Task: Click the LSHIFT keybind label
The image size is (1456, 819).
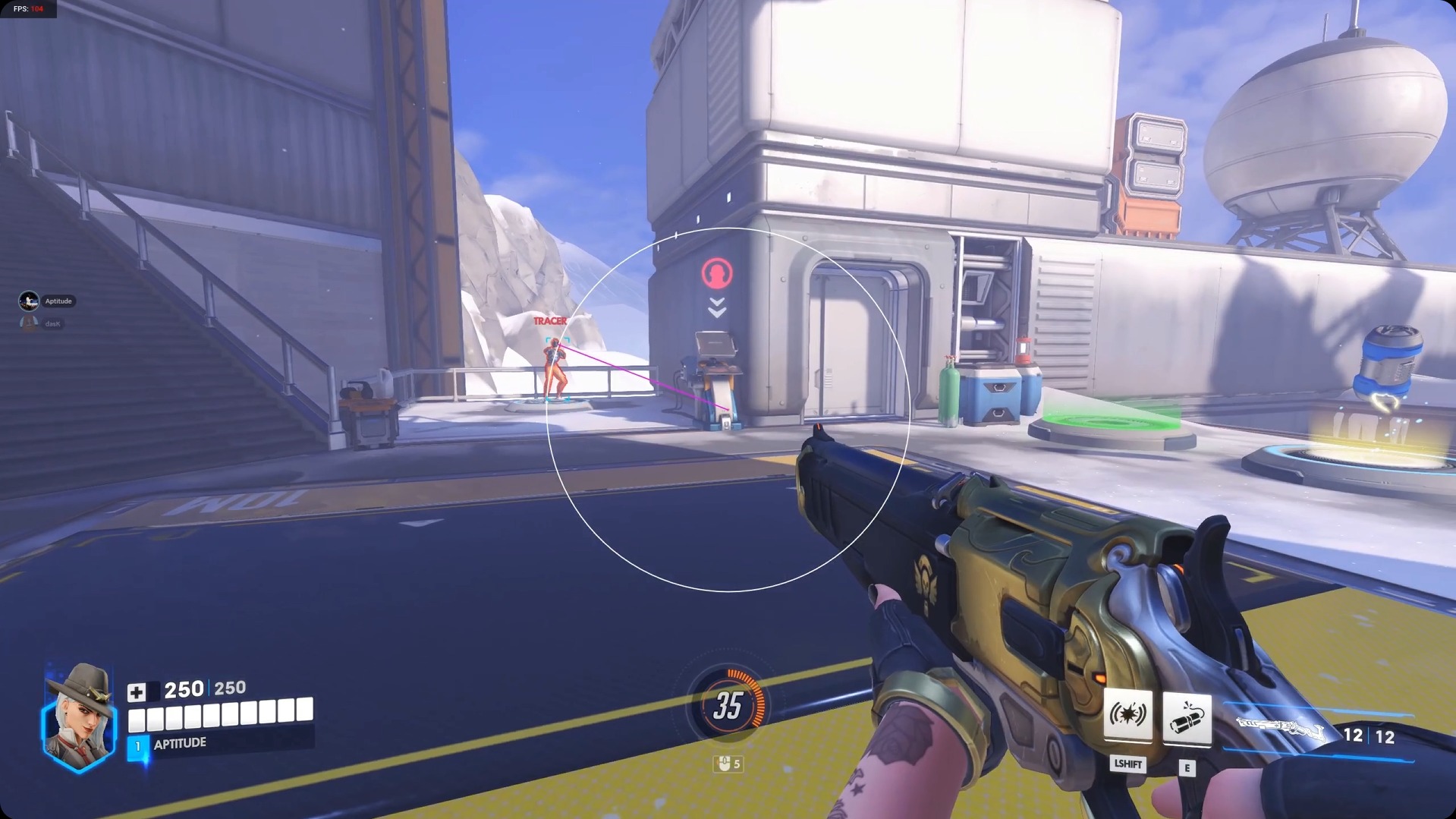Action: click(x=1128, y=765)
